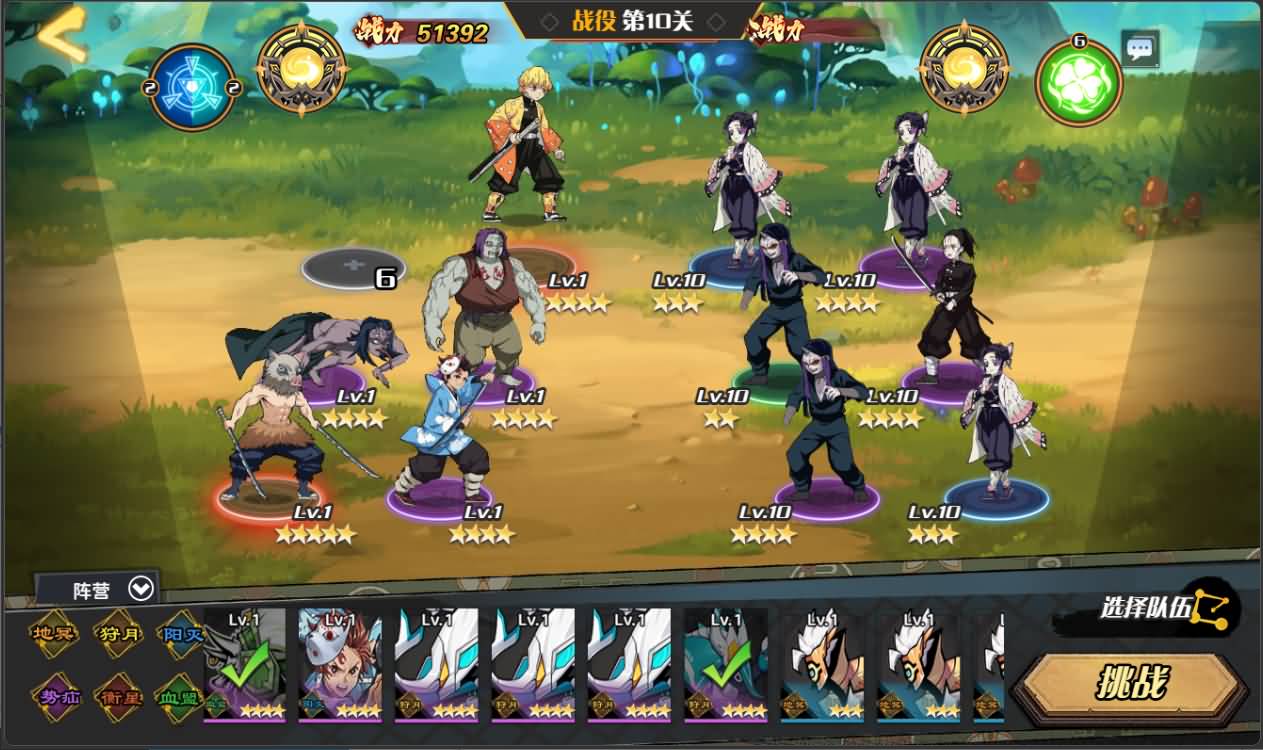Viewport: 1263px width, 750px height.
Task: Open the chat speech bubble icon
Action: 1140,48
